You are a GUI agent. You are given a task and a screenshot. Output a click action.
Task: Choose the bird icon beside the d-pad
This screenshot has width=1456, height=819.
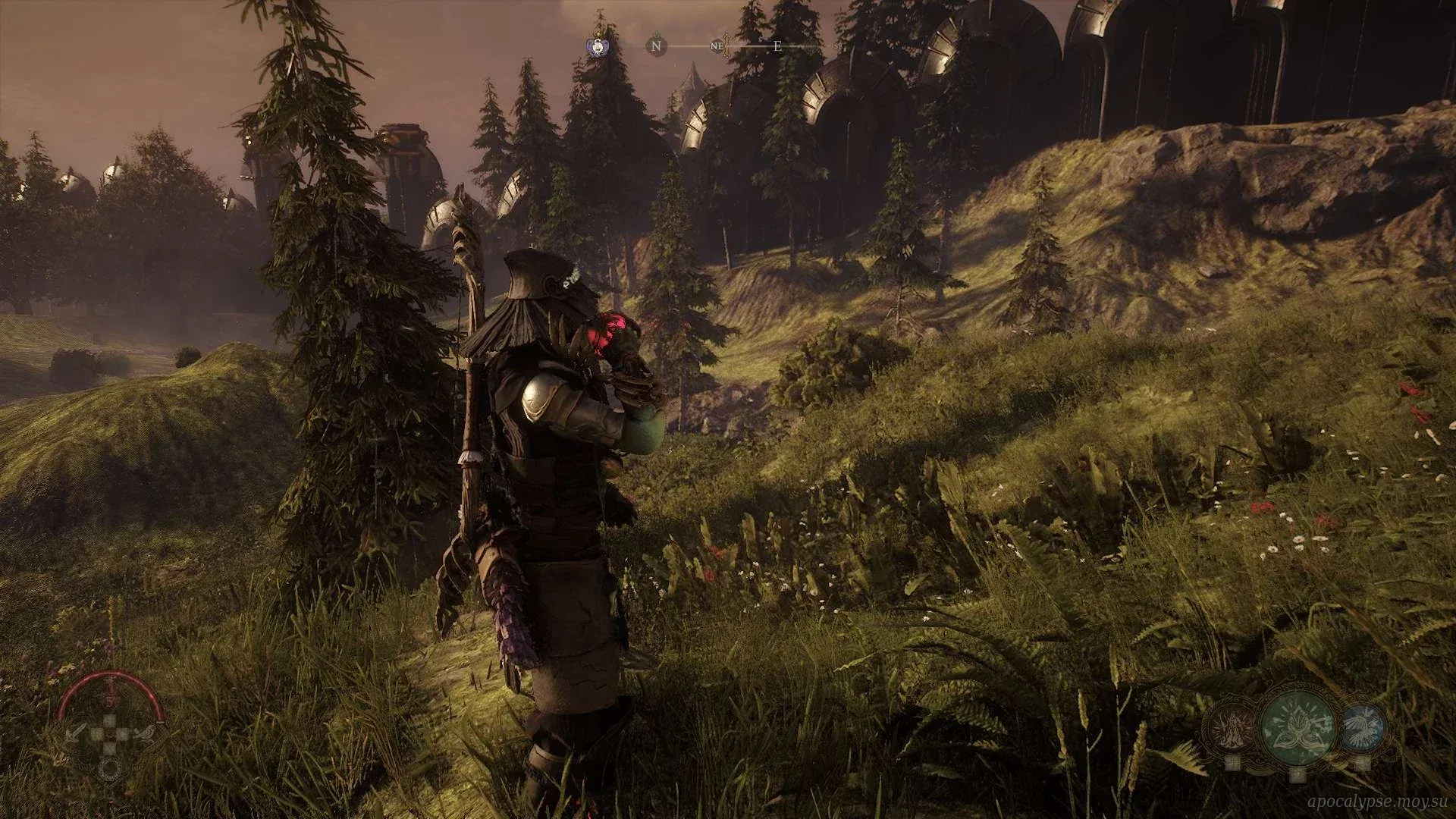pyautogui.click(x=145, y=734)
